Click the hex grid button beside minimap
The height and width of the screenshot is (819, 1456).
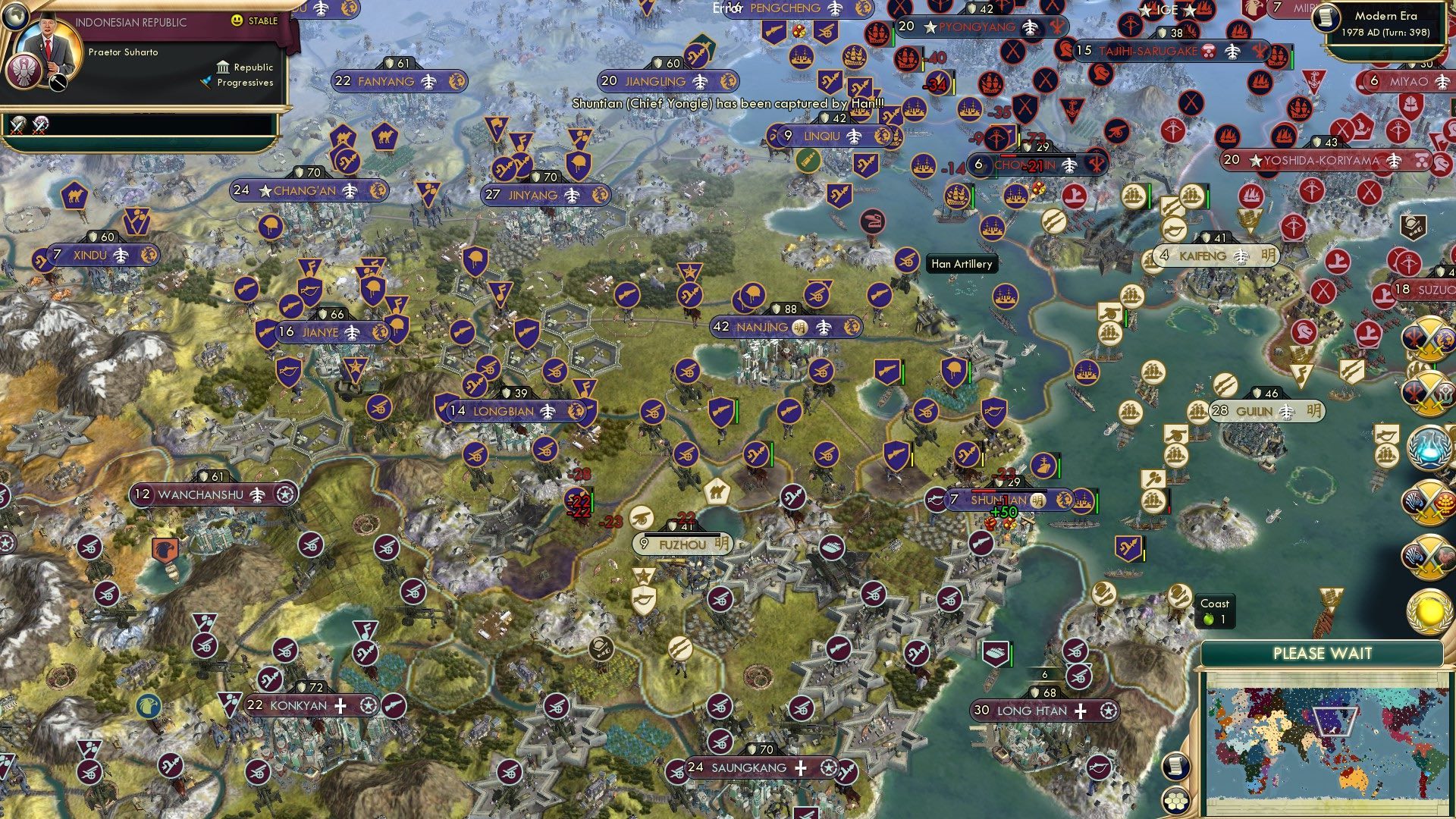(x=1175, y=800)
